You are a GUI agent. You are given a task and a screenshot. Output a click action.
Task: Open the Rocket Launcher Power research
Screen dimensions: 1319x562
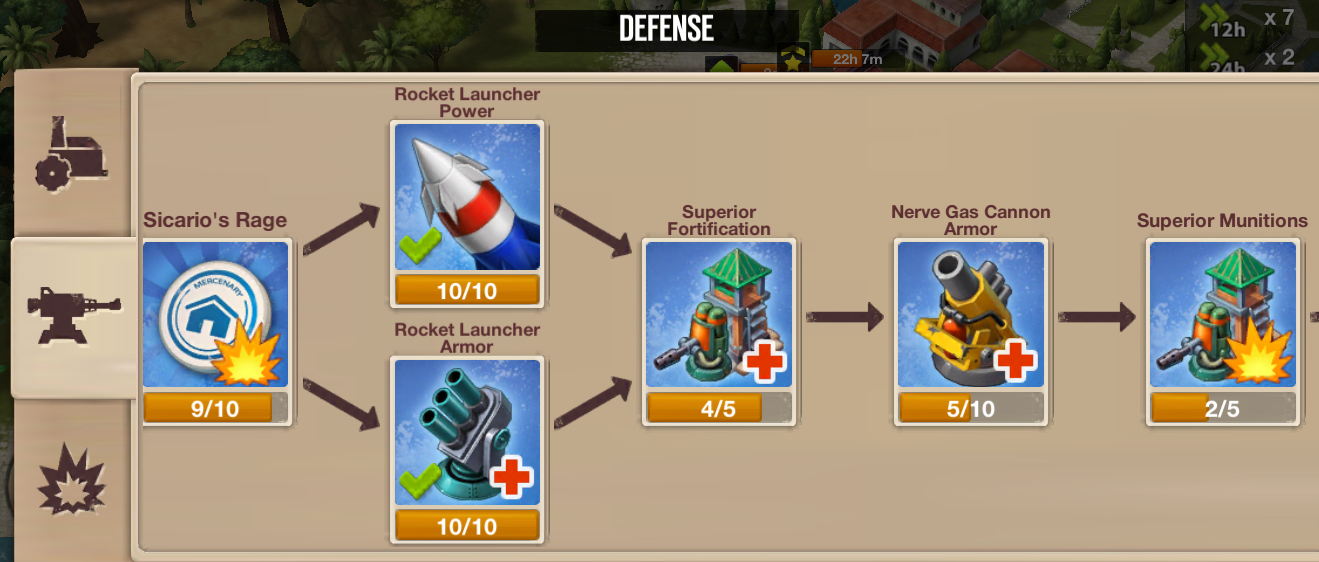pos(467,197)
